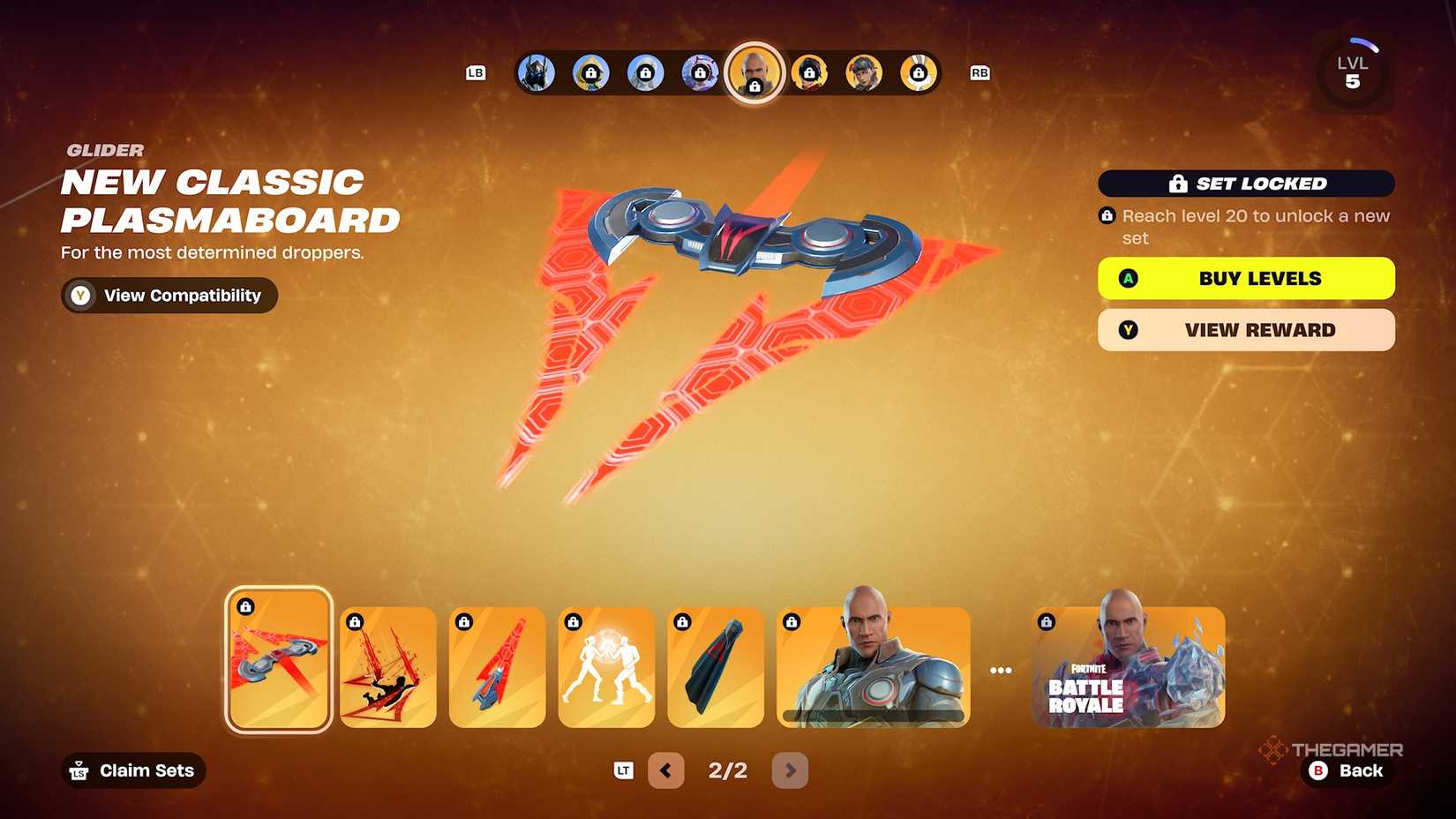The image size is (1456, 819).
Task: Switch sets using the RB bumper indicator
Action: tap(979, 73)
